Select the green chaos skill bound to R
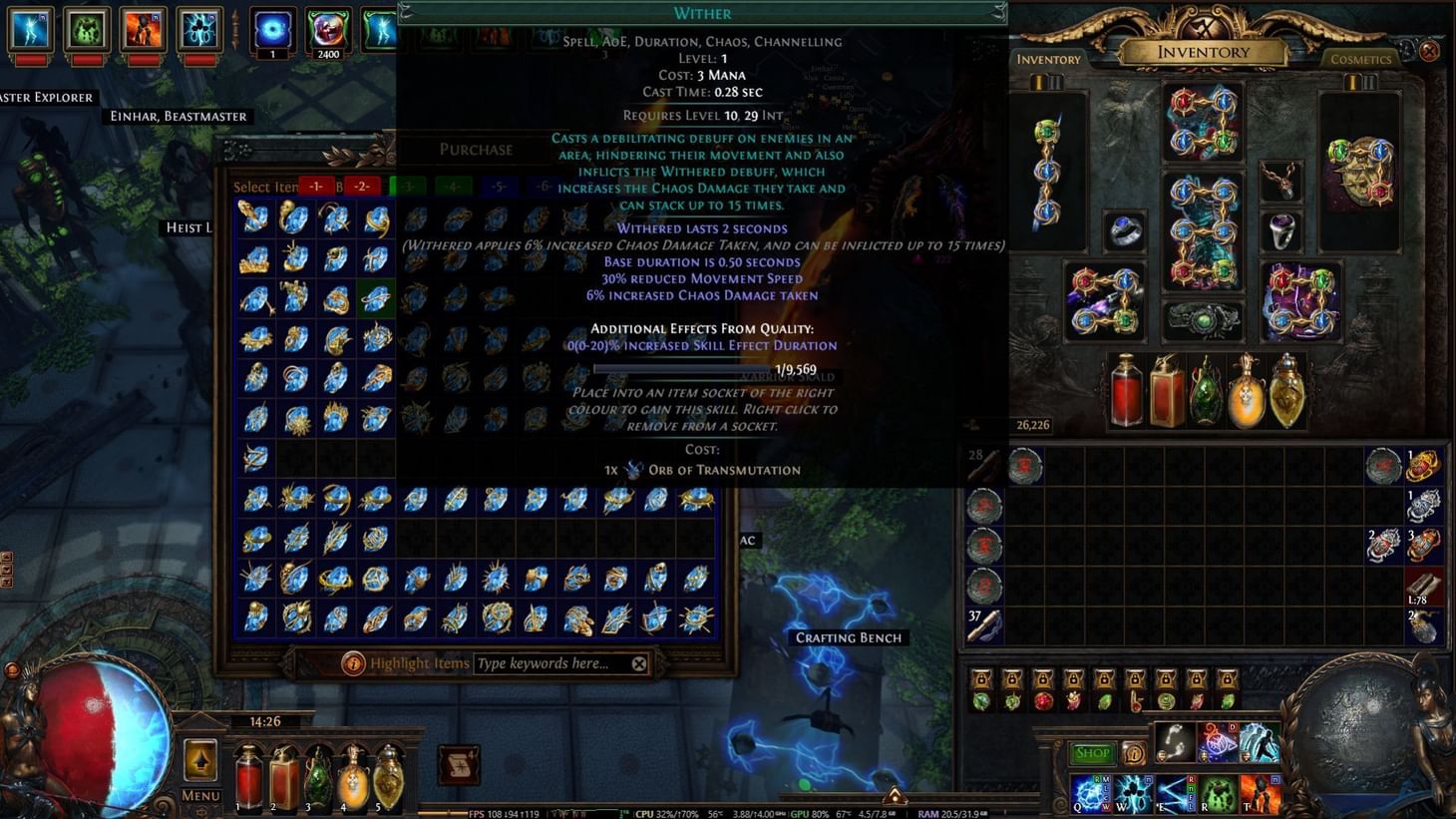1456x819 pixels. (1219, 792)
